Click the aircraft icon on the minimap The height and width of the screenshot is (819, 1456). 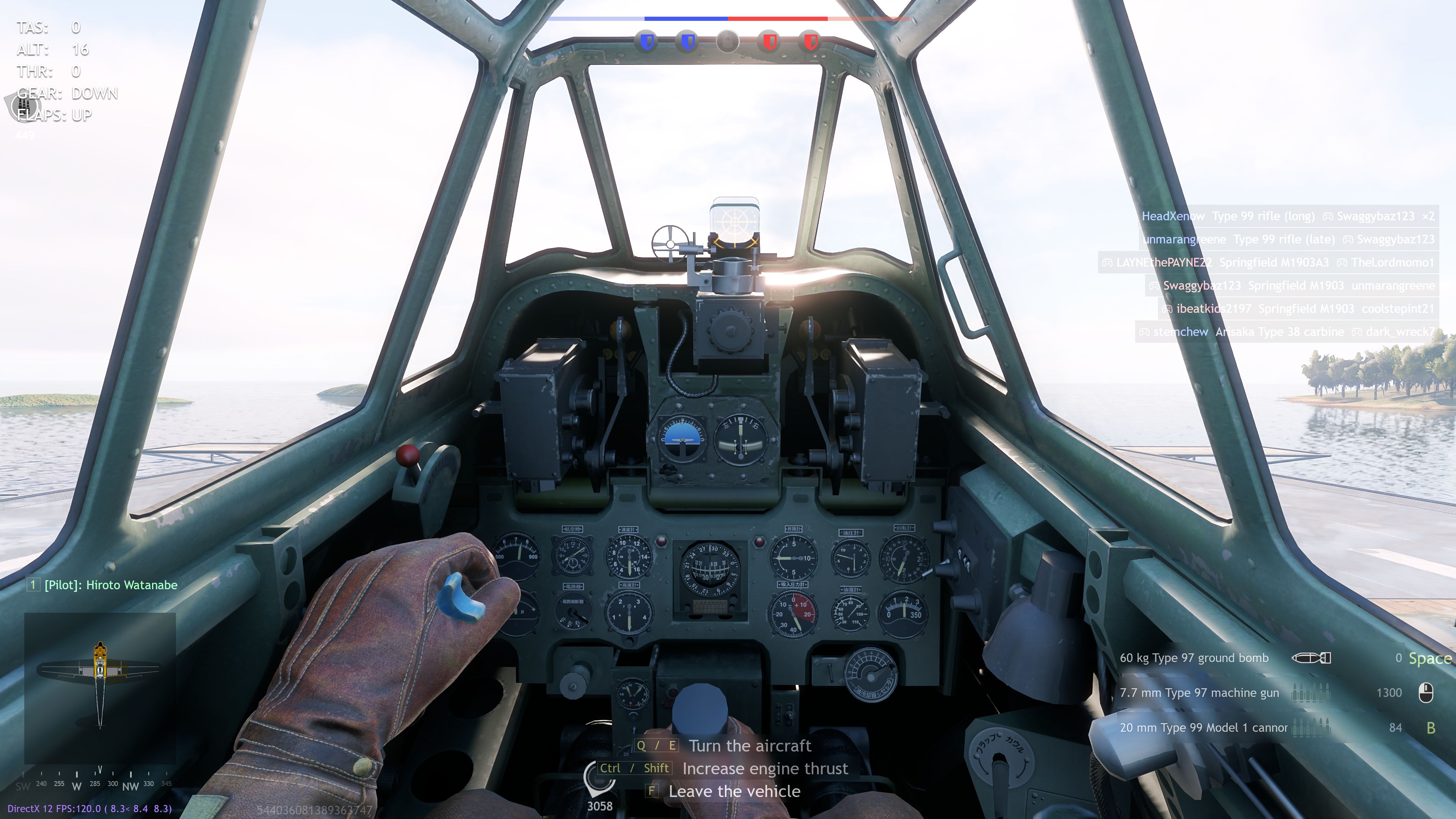point(99,673)
